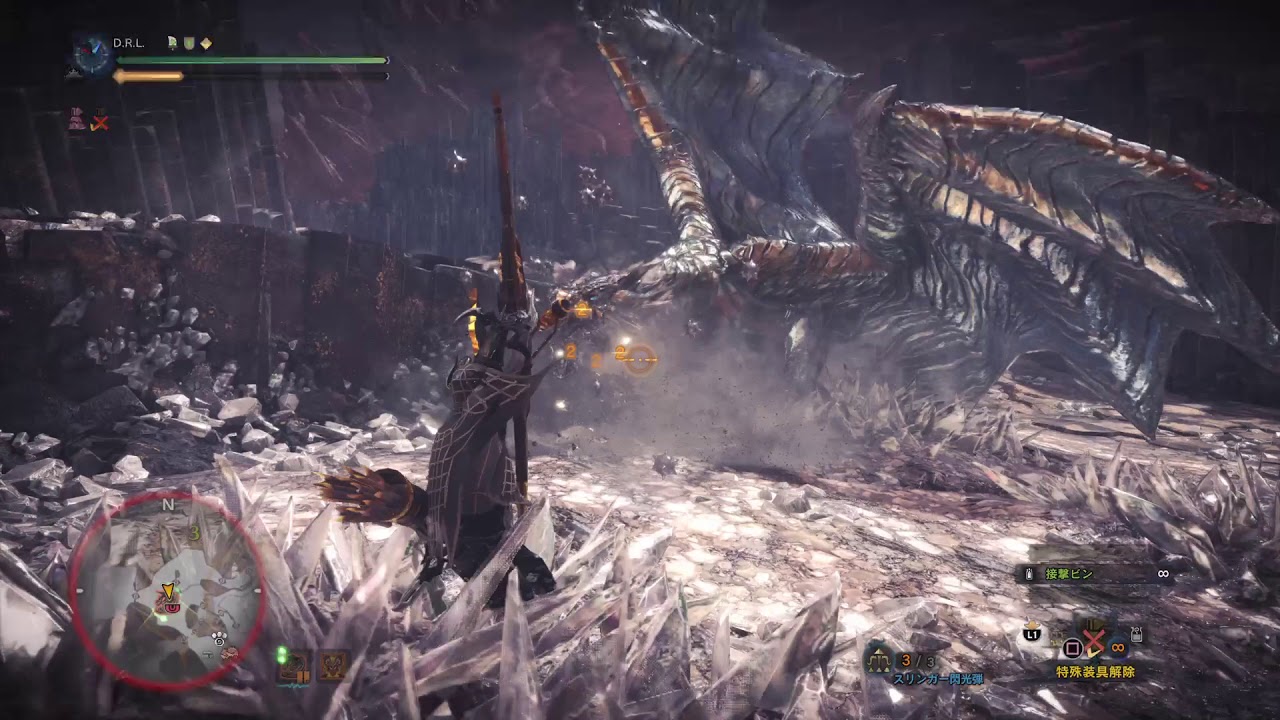1280x720 pixels.
Task: Click the diamond buff icon in the top bar
Action: 205,43
